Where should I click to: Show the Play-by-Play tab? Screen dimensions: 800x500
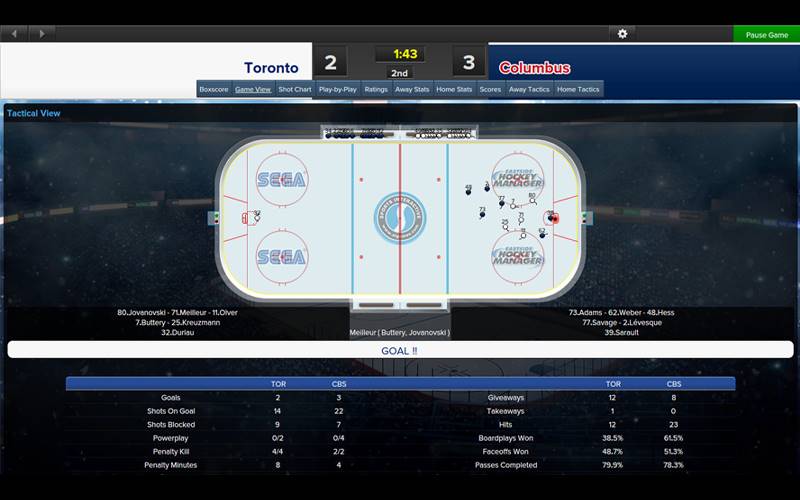pos(338,89)
